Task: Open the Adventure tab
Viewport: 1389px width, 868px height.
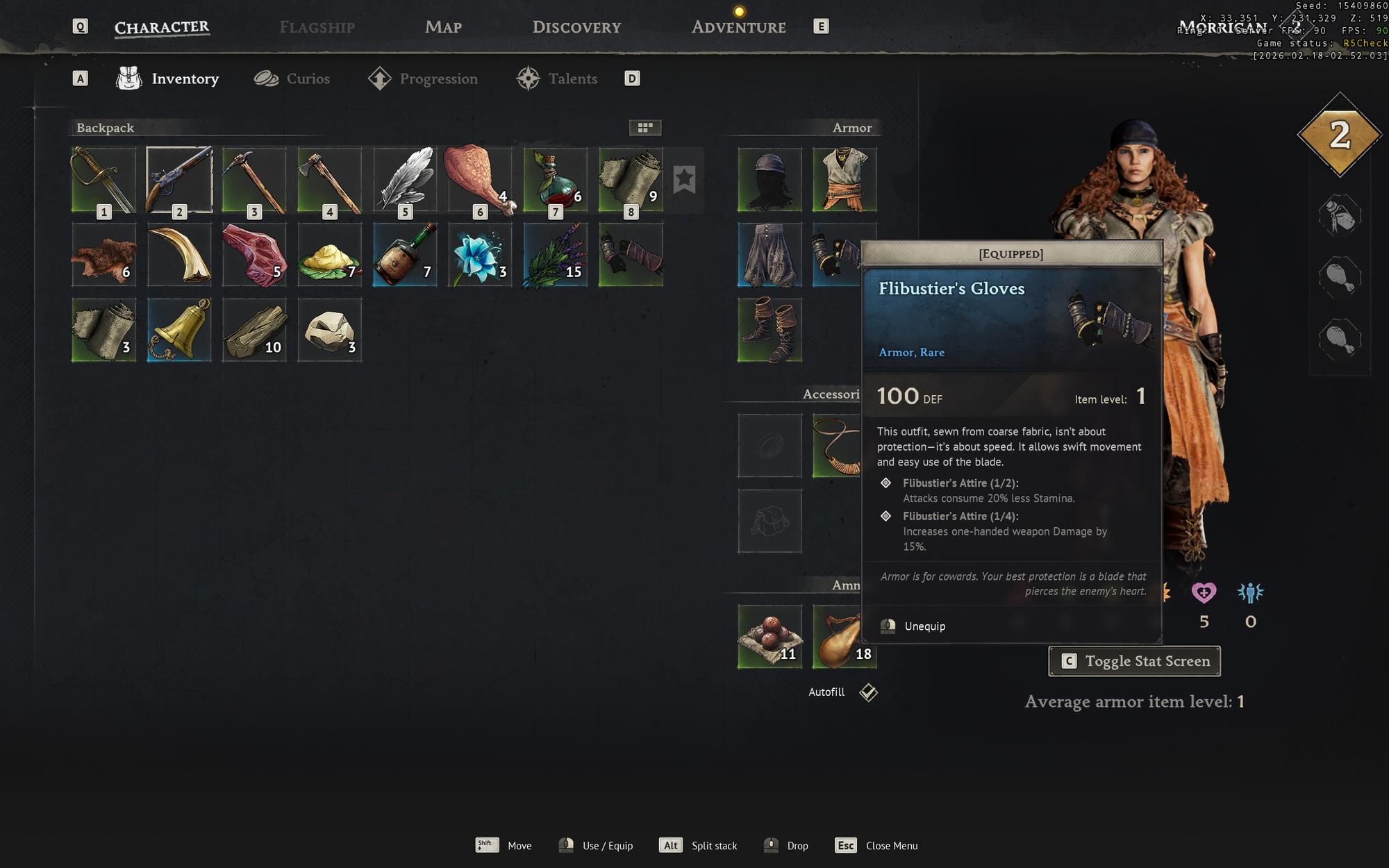Action: point(738,27)
